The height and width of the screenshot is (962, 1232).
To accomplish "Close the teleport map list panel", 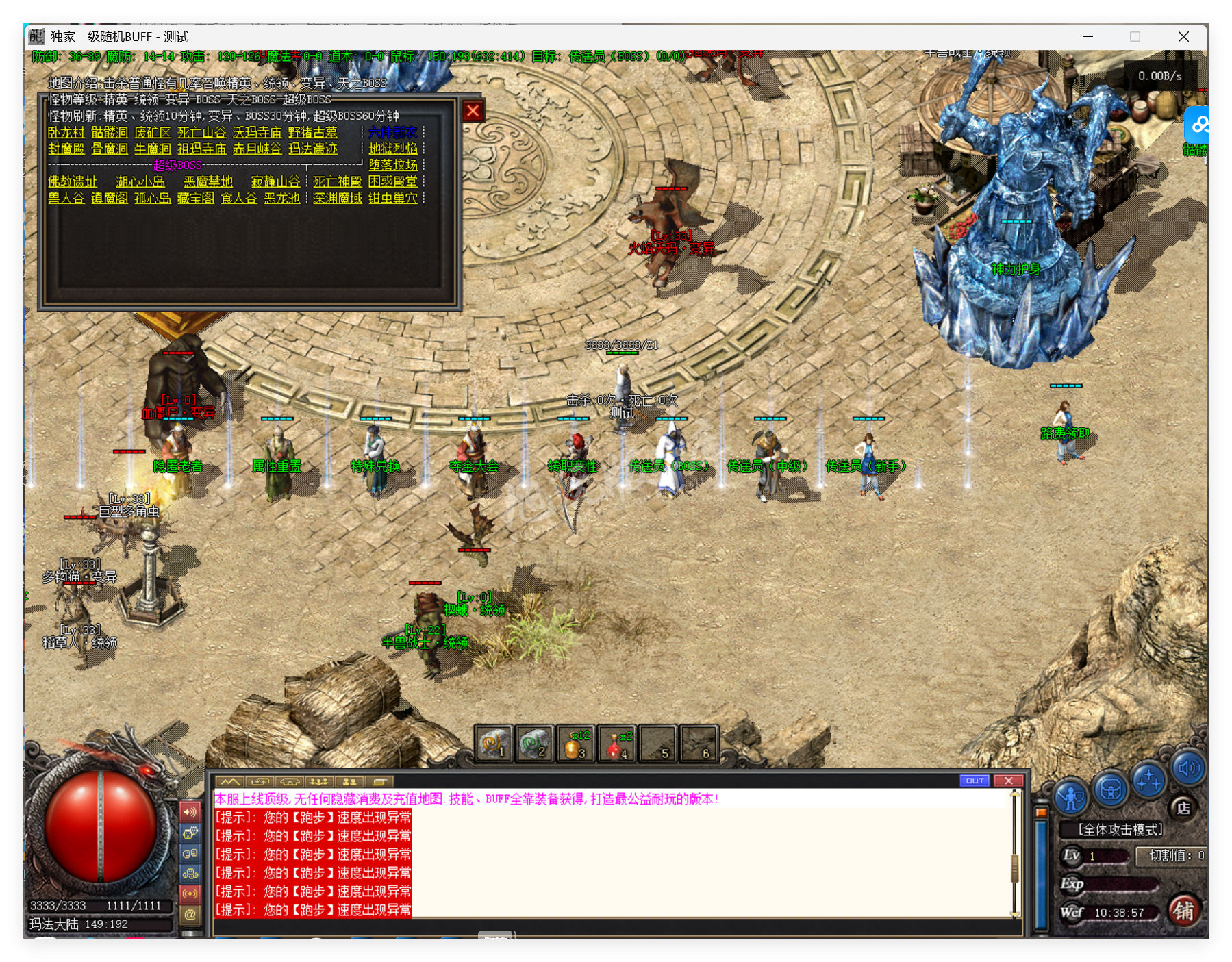I will 473,111.
